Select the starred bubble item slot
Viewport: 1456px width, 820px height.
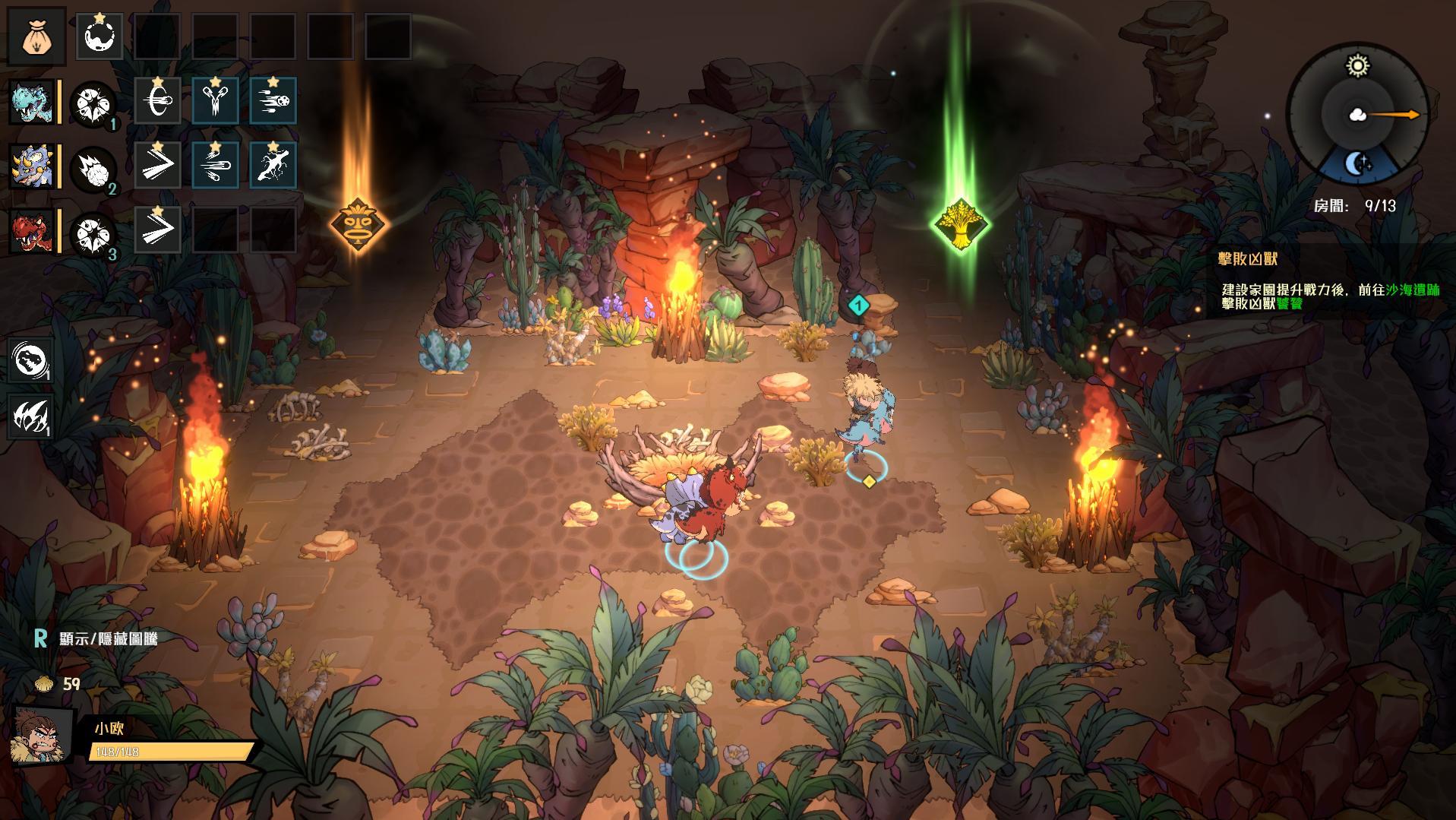(99, 37)
